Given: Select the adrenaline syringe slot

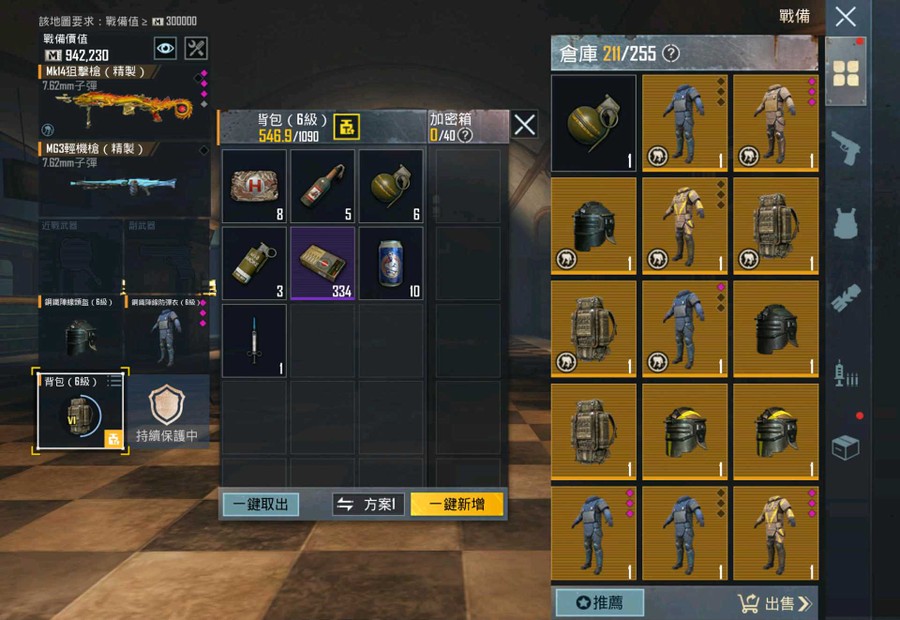Looking at the screenshot, I should [254, 340].
